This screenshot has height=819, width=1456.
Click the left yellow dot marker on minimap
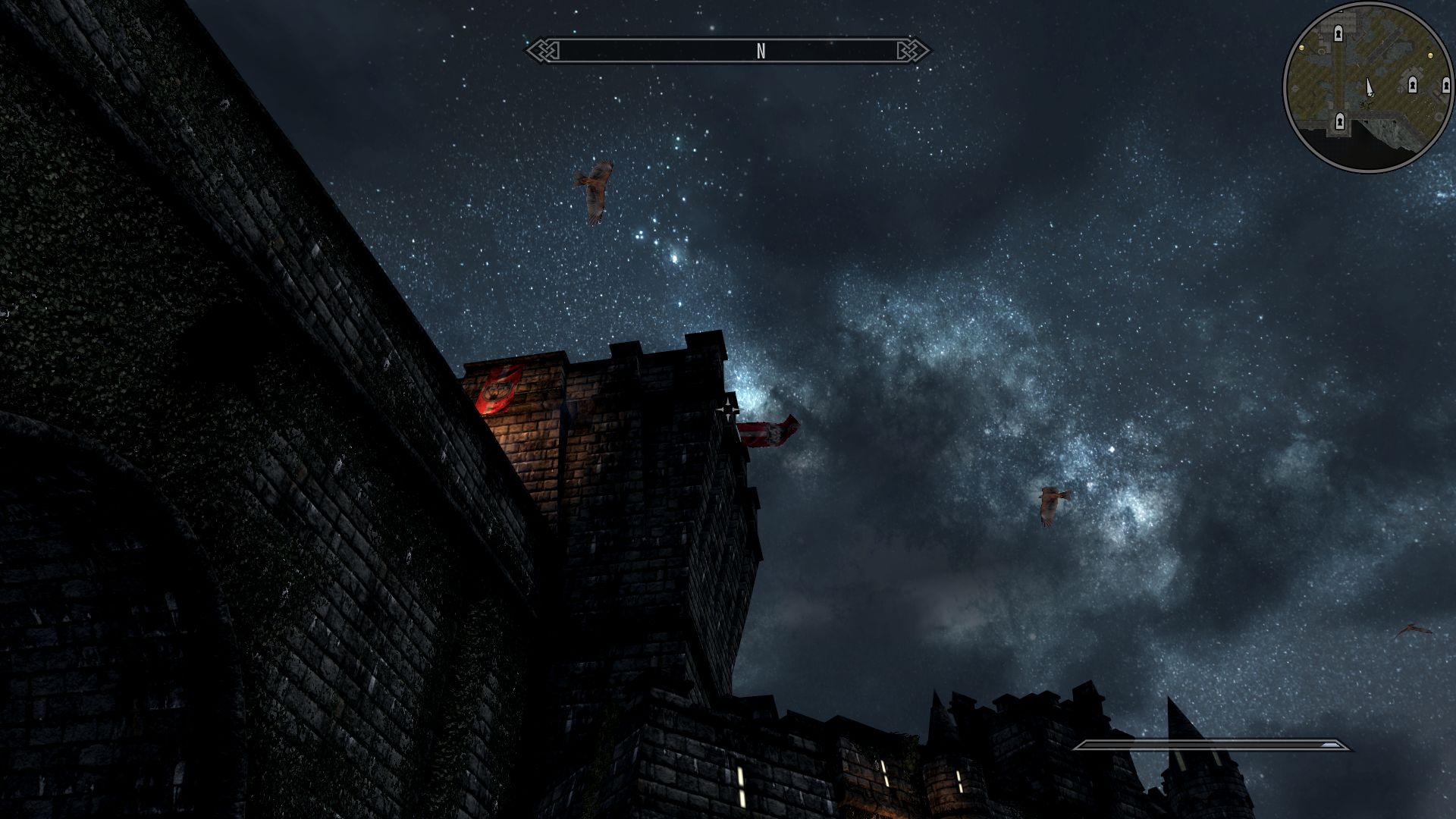pos(1302,48)
